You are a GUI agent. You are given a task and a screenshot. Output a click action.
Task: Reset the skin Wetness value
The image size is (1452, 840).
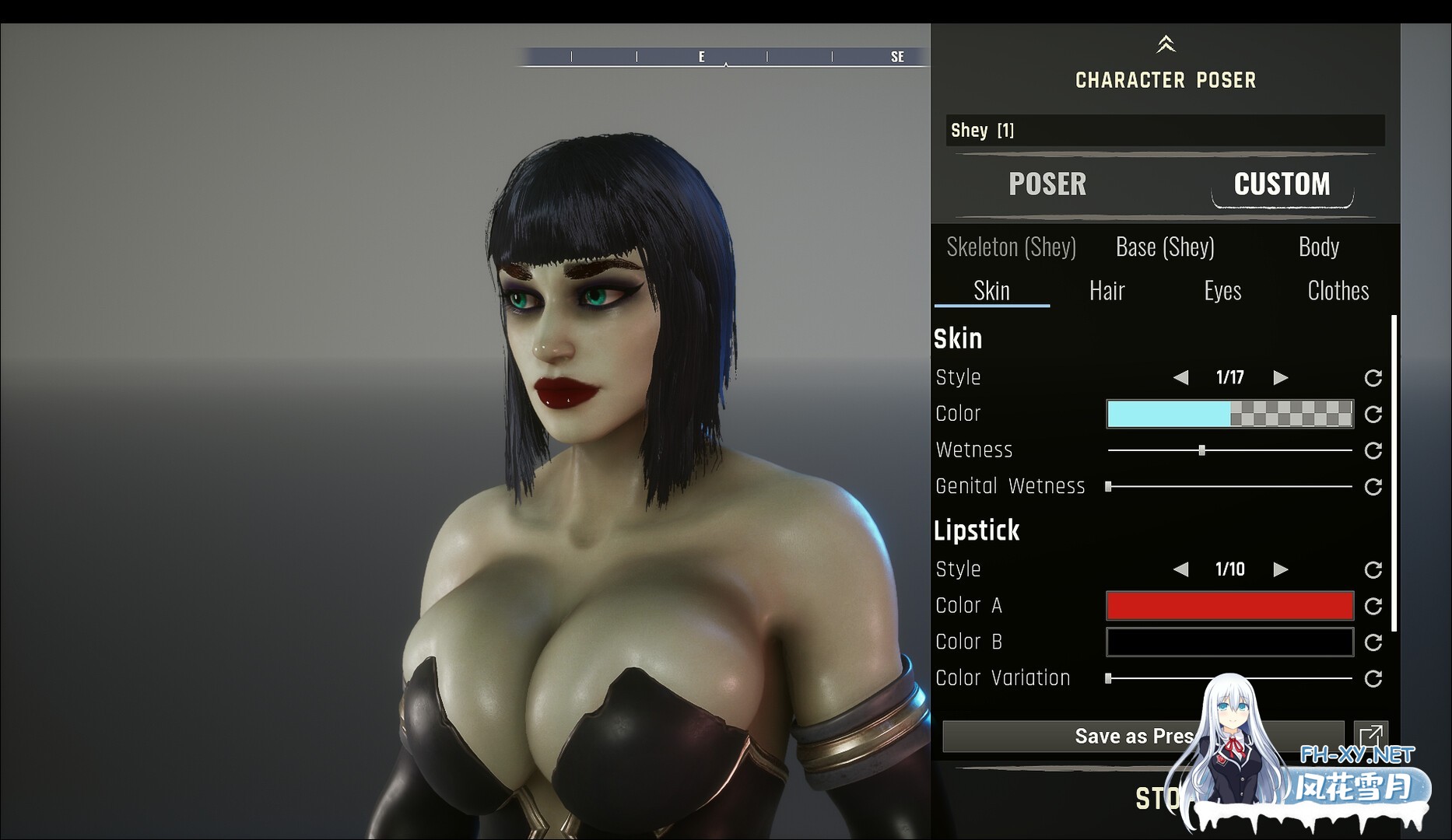(x=1373, y=450)
